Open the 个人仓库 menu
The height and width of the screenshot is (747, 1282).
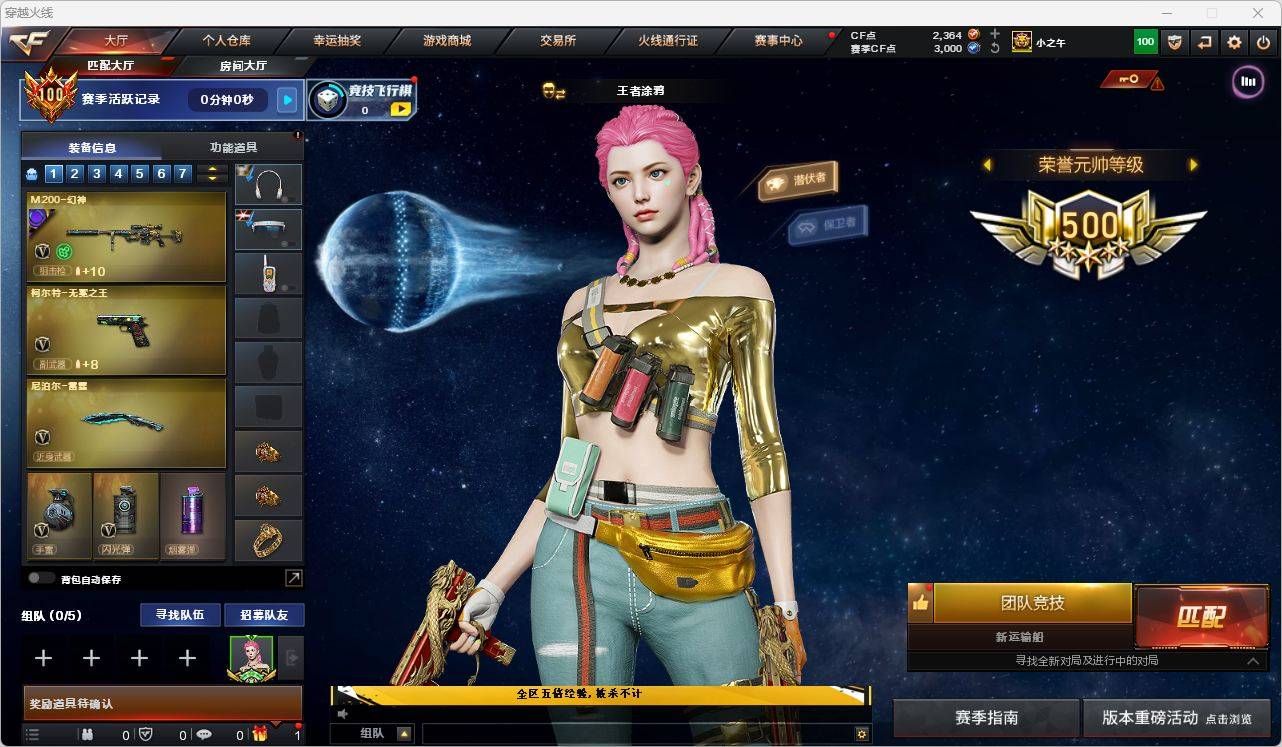(226, 41)
